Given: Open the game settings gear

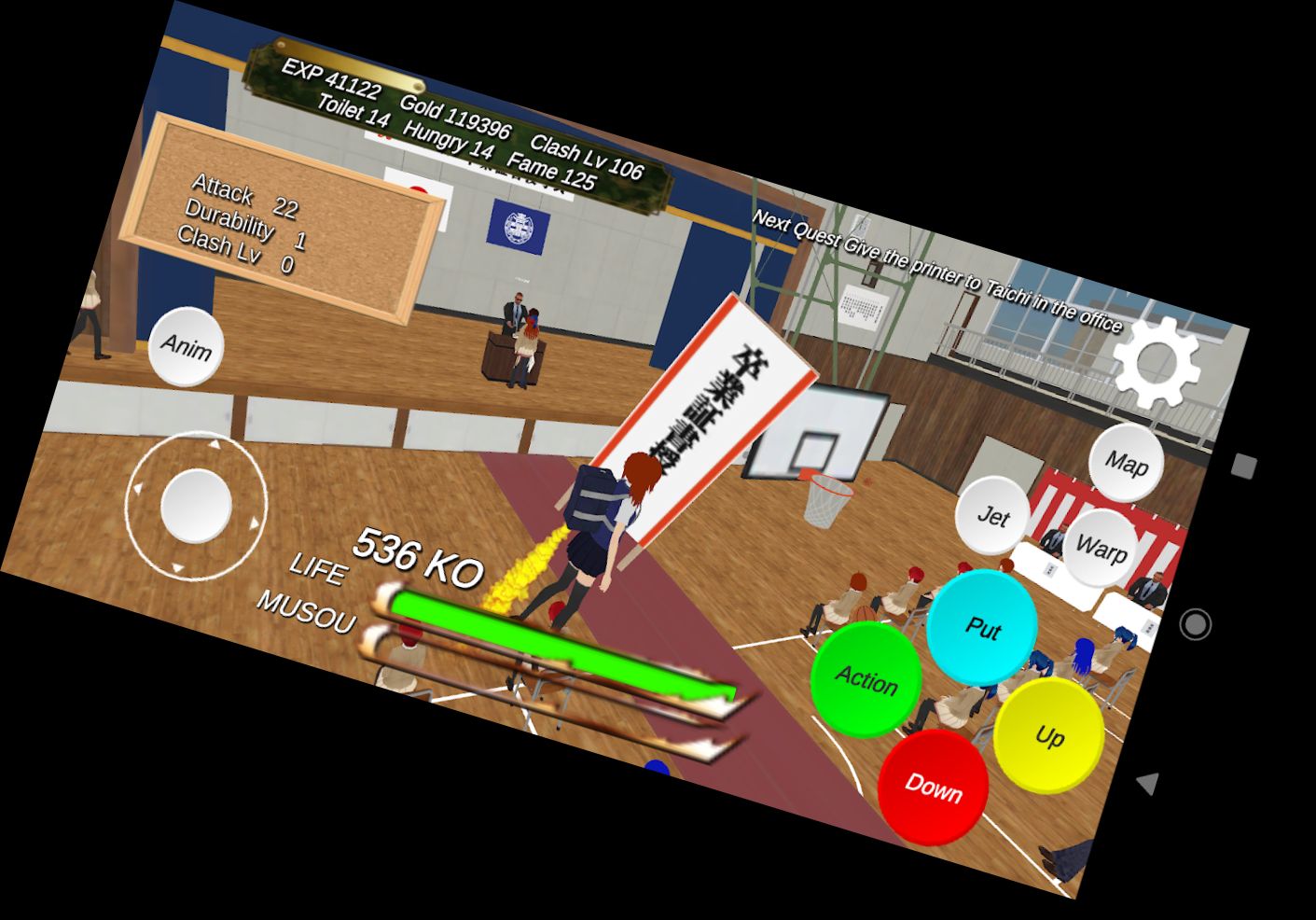Looking at the screenshot, I should (x=1157, y=362).
